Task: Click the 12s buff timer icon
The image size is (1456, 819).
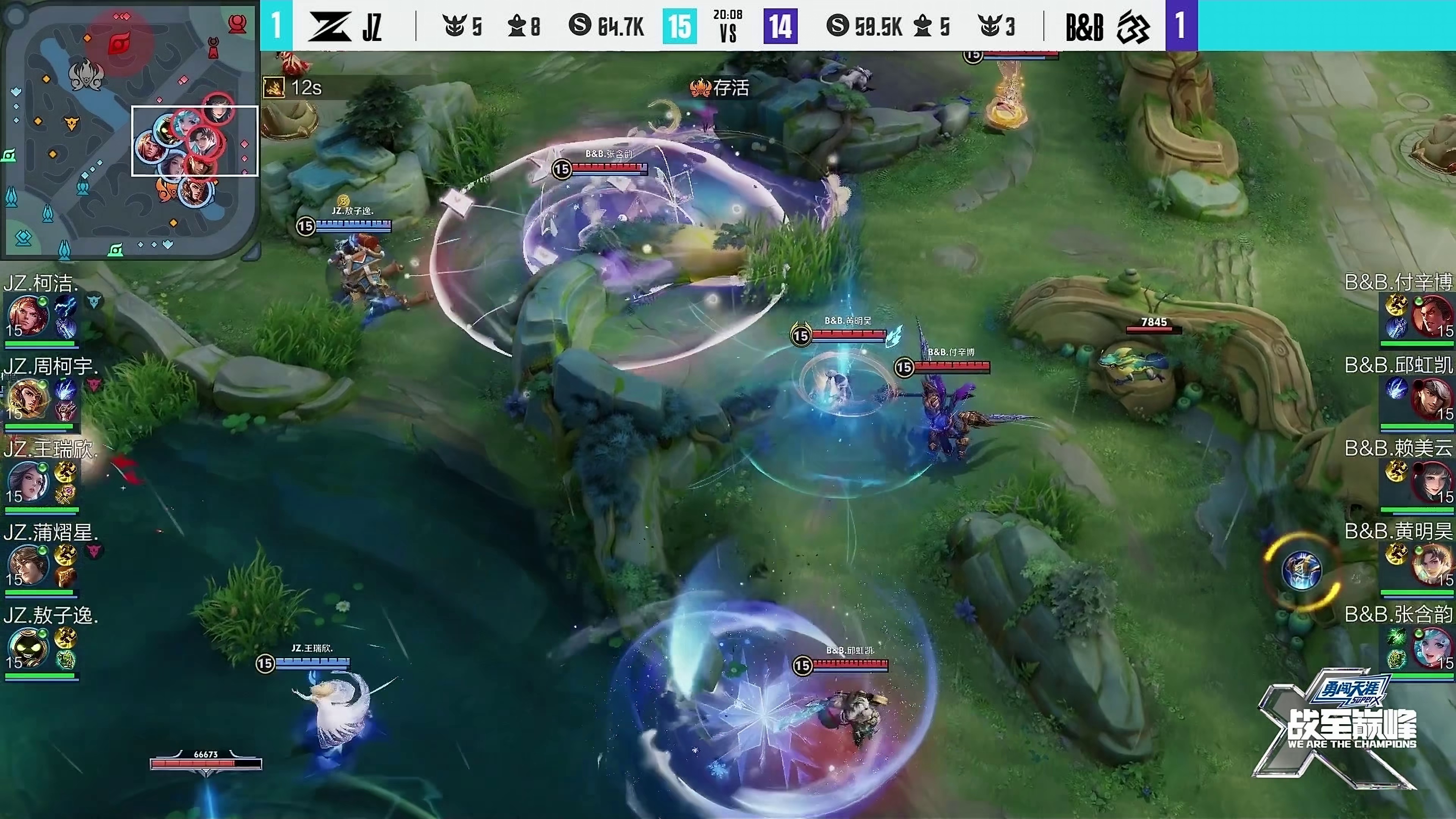Action: [274, 87]
